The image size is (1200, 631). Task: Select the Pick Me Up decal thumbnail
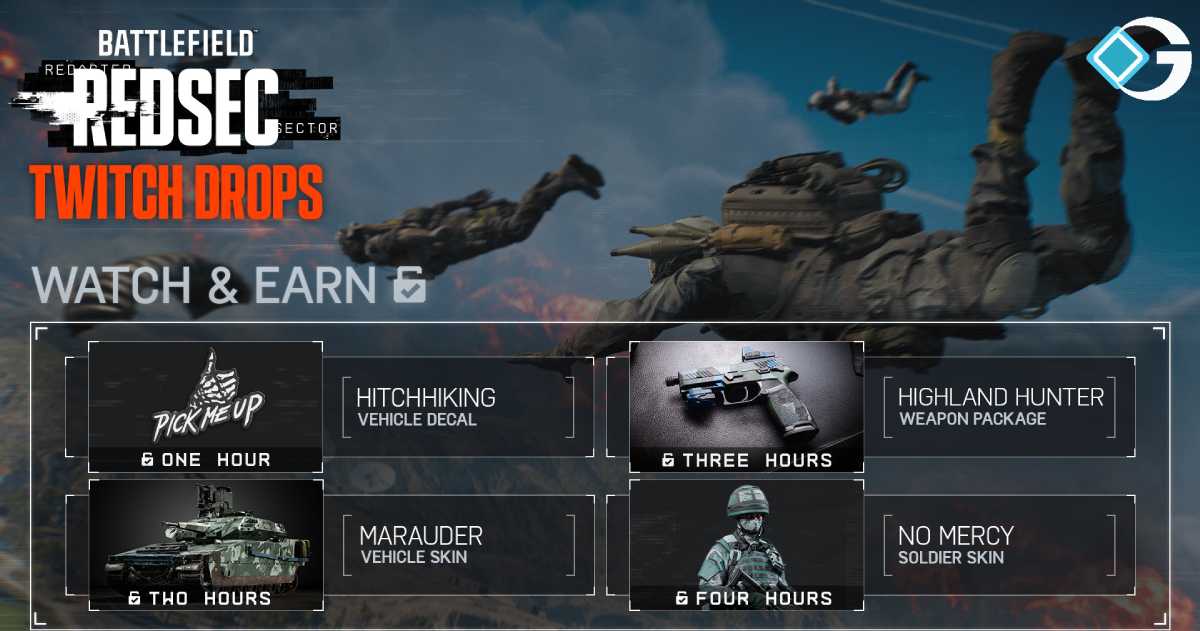coord(206,397)
